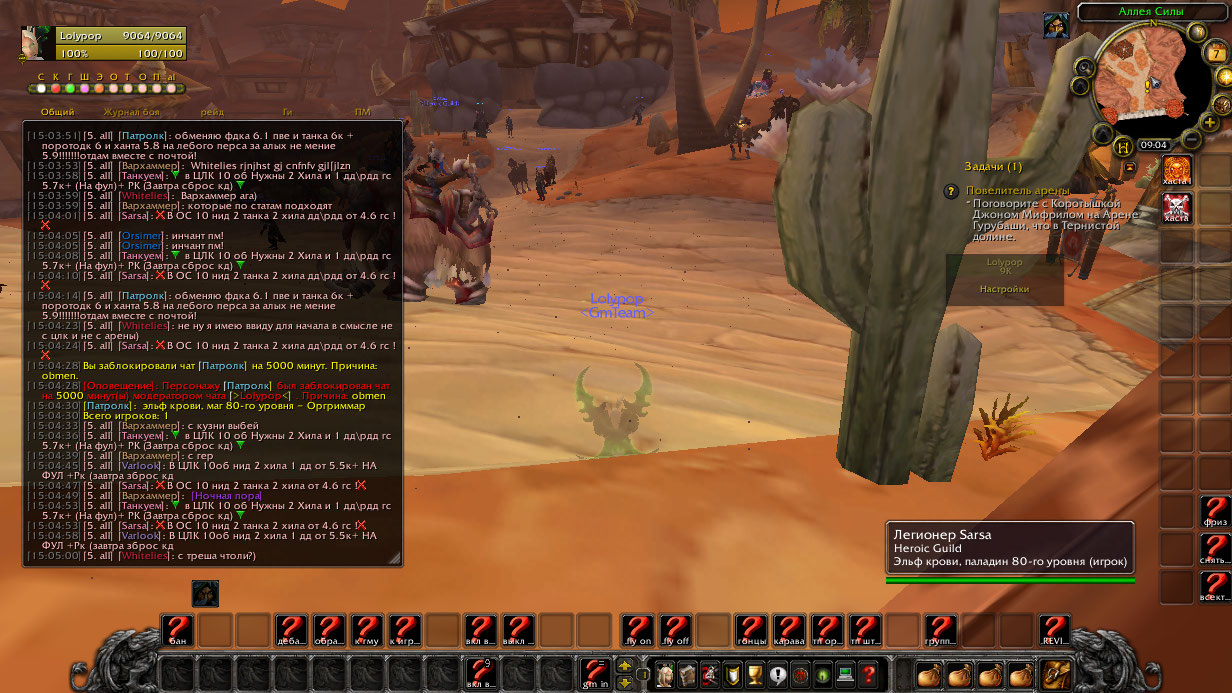Open the Настройки button
The width and height of the screenshot is (1232, 693).
[x=1004, y=288]
